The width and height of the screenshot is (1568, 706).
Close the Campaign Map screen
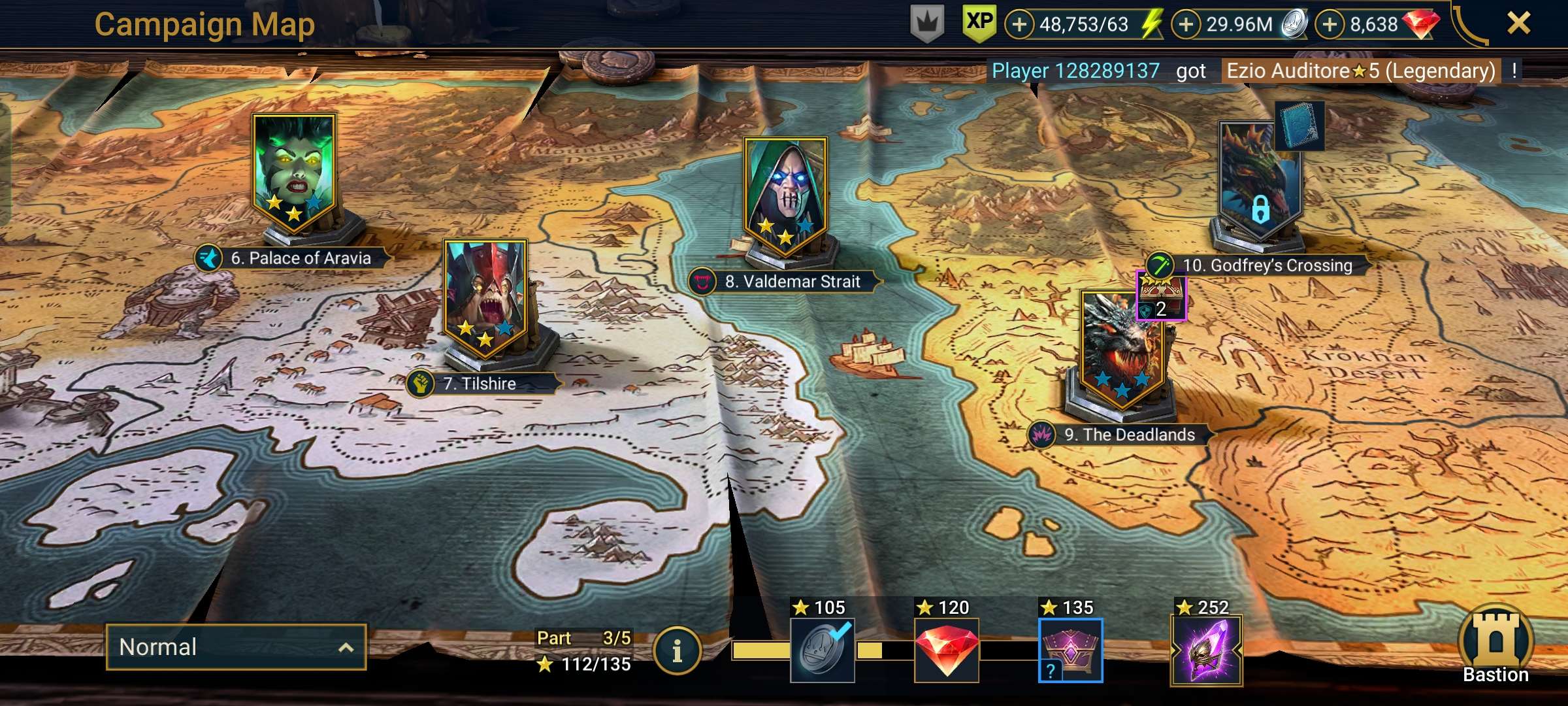pyautogui.click(x=1518, y=24)
